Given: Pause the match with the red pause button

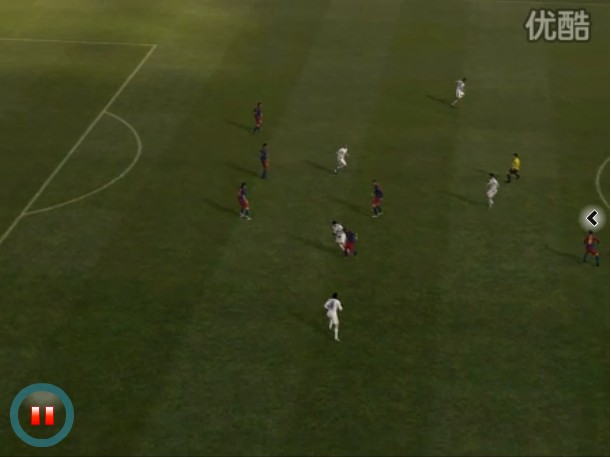Looking at the screenshot, I should 42,415.
